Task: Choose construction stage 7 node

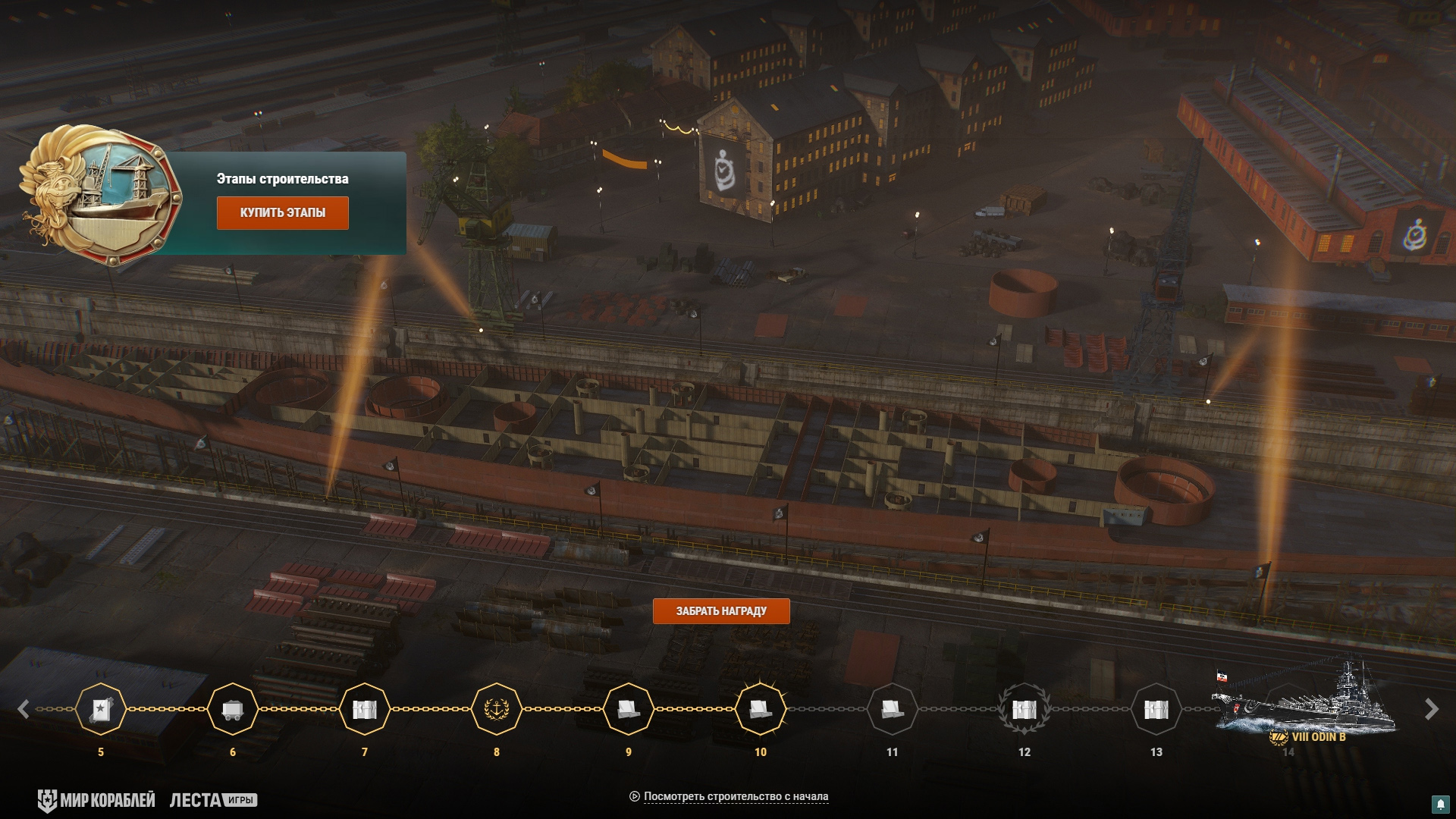Action: point(365,710)
